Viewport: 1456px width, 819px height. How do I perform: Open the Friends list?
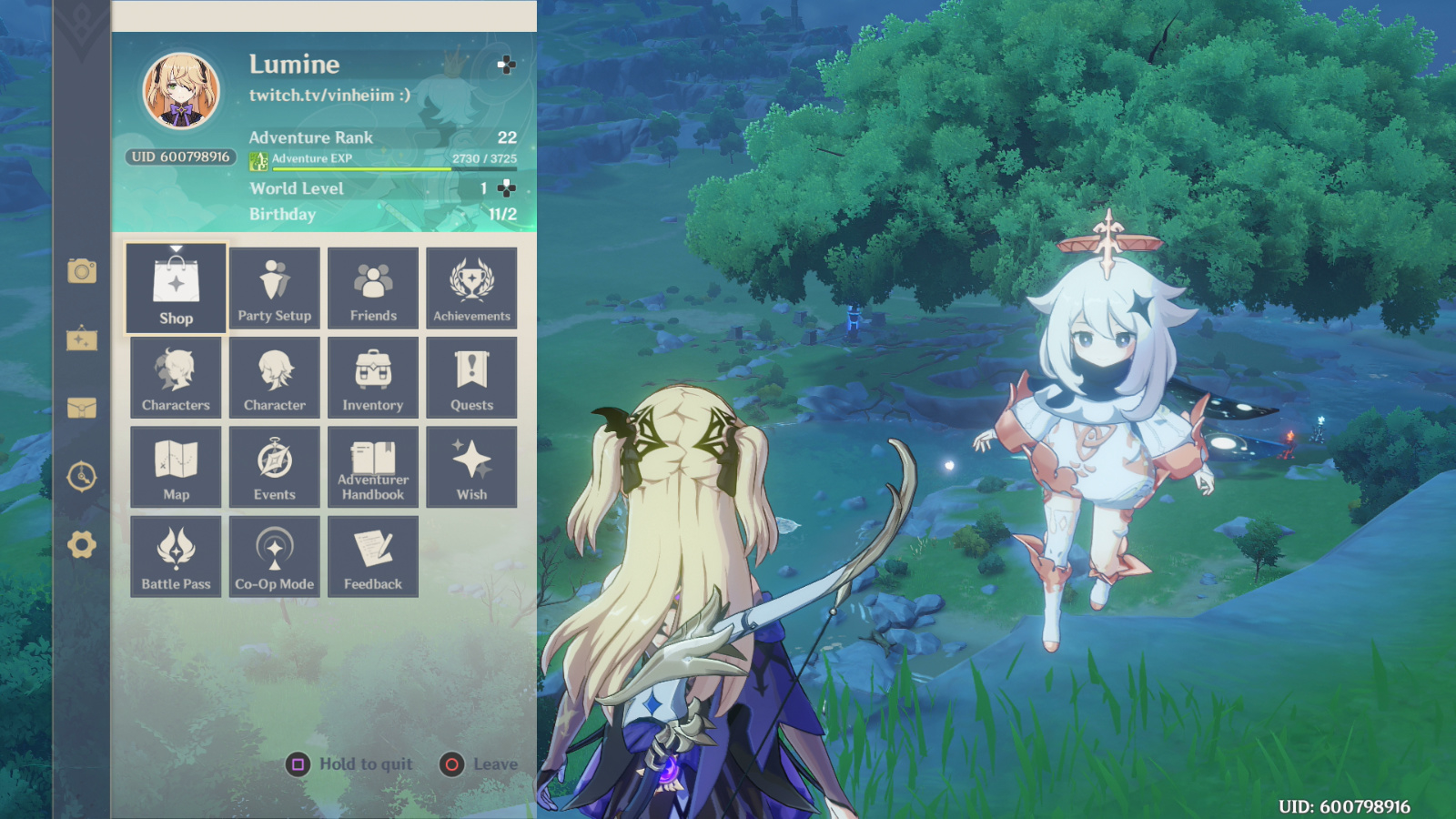[x=373, y=287]
